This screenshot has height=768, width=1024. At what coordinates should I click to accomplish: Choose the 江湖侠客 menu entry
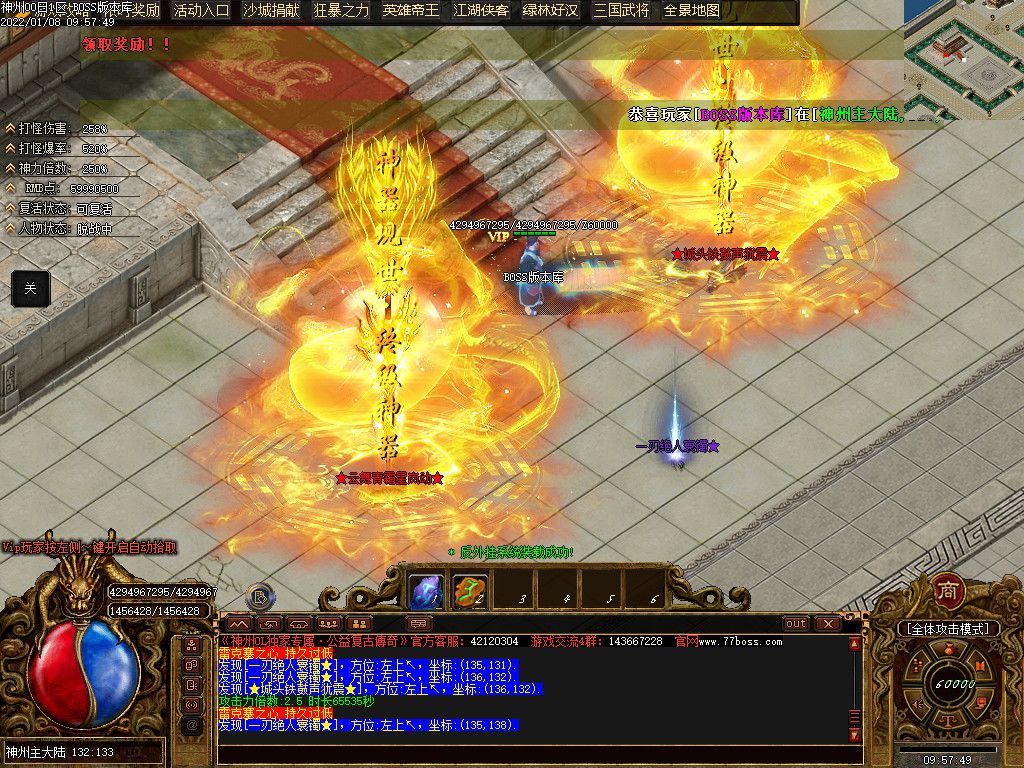coord(481,11)
